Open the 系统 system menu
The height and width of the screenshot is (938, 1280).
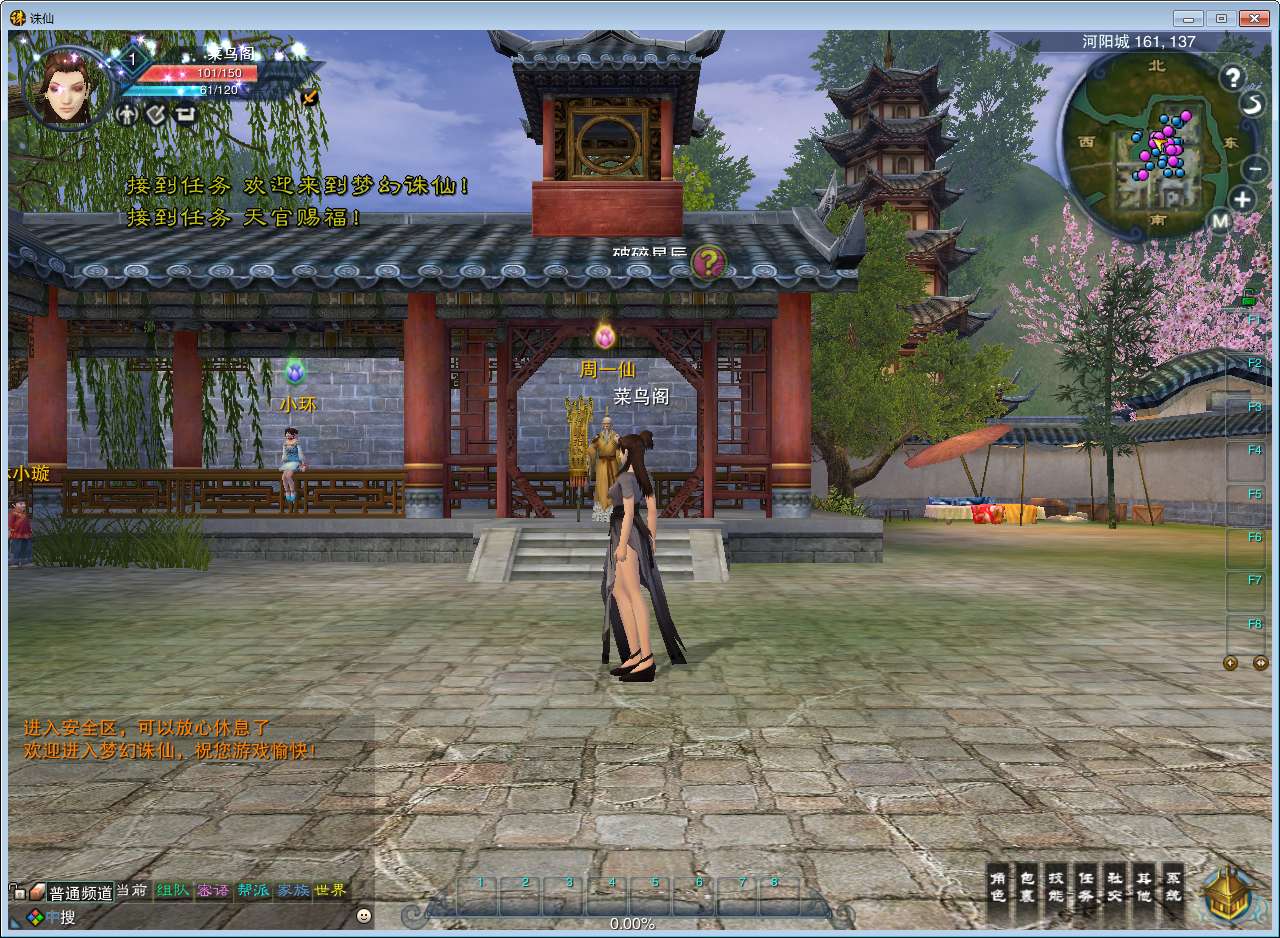click(x=1173, y=888)
